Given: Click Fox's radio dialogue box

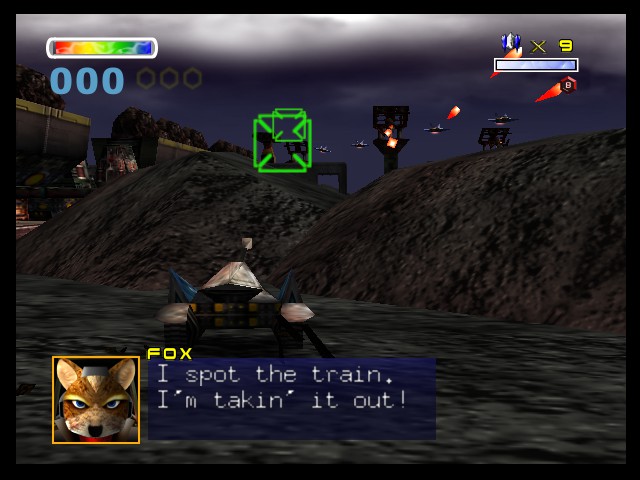Looking at the screenshot, I should pos(291,399).
